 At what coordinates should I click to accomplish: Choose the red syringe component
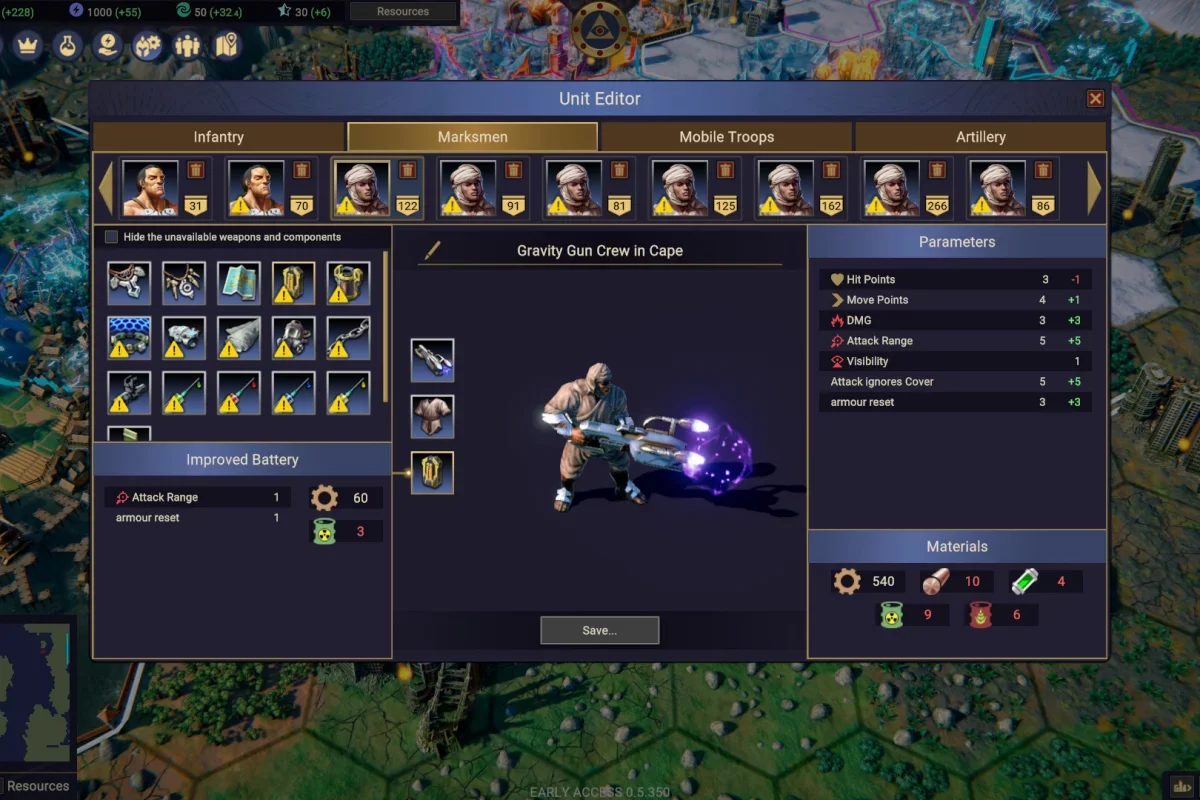click(x=239, y=393)
